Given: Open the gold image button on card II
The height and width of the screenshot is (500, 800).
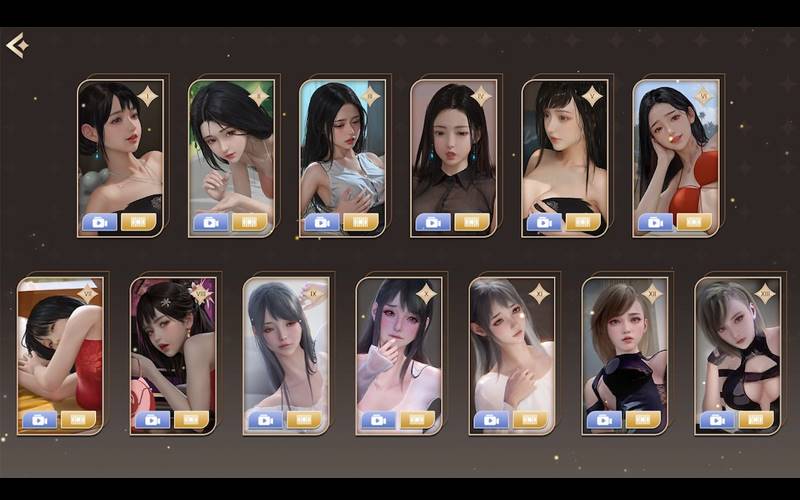Looking at the screenshot, I should click(x=249, y=222).
